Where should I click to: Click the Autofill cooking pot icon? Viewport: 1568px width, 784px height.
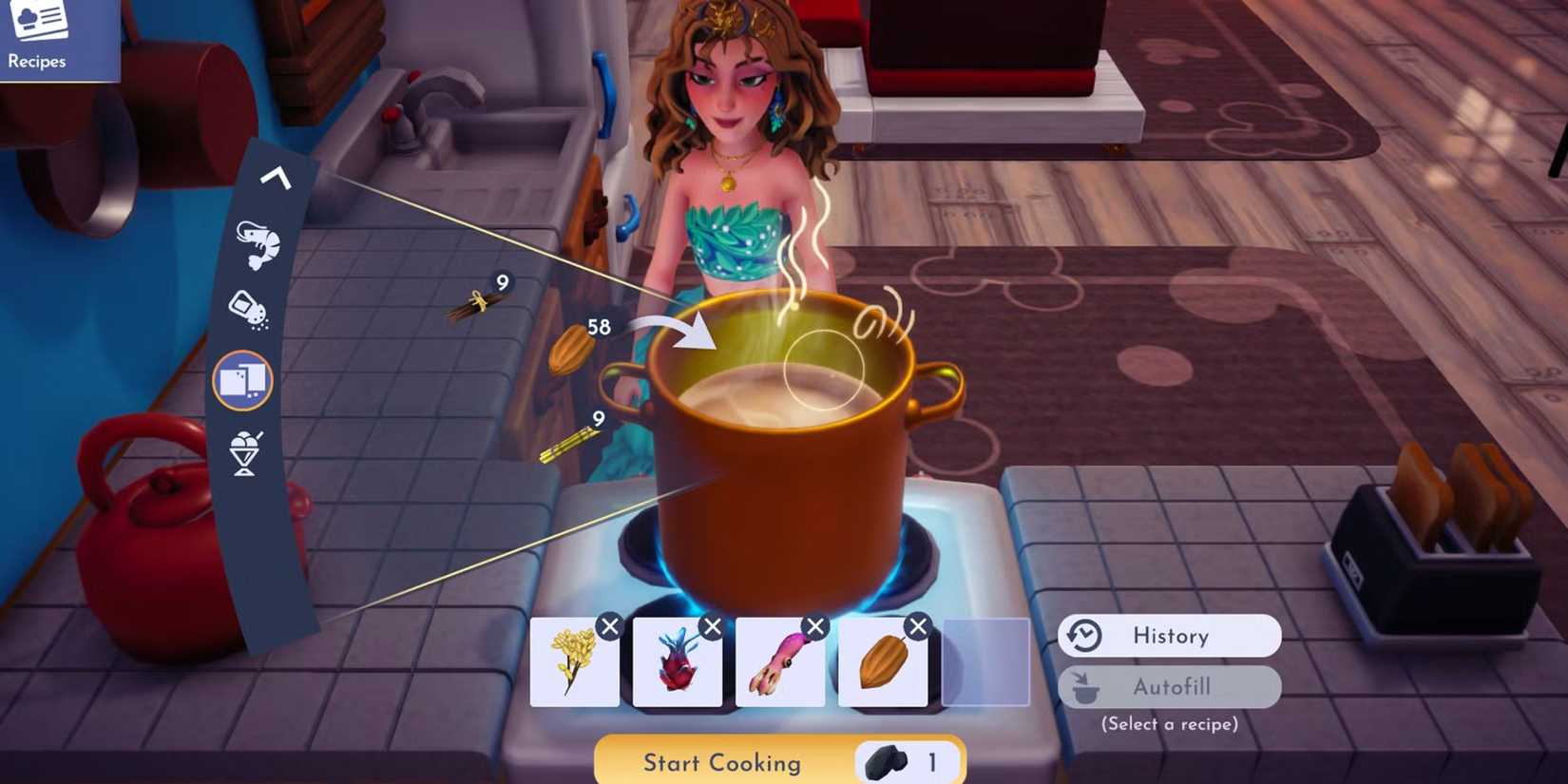(x=1086, y=686)
